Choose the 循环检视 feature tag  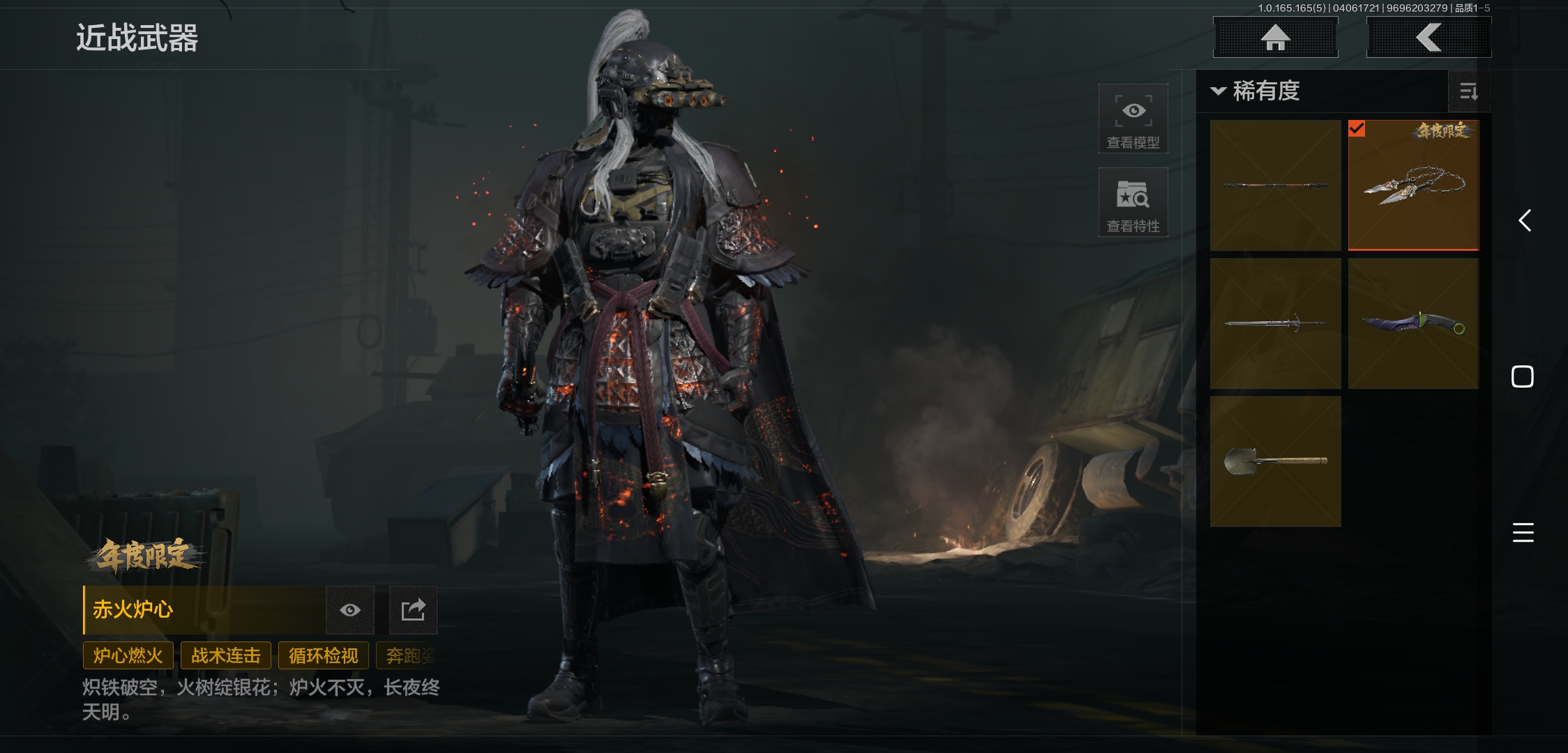pyautogui.click(x=323, y=656)
